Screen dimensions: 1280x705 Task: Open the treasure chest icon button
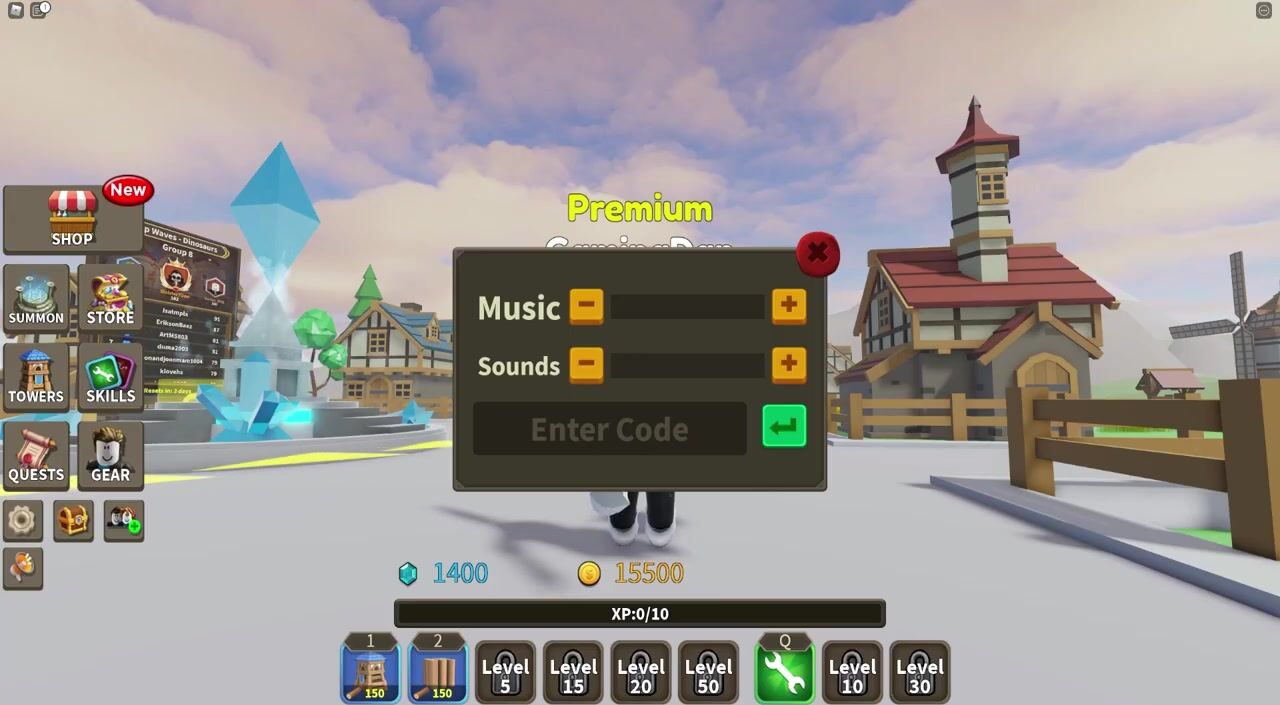pyautogui.click(x=73, y=521)
